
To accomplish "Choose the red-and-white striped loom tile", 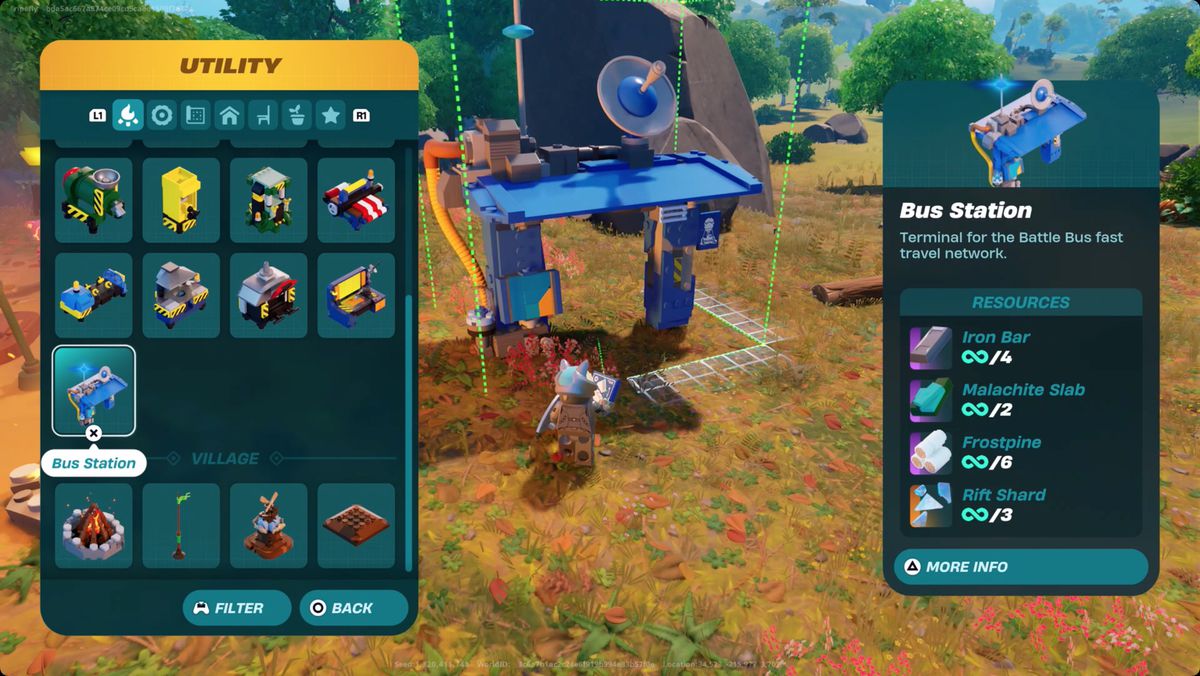I will (356, 199).
